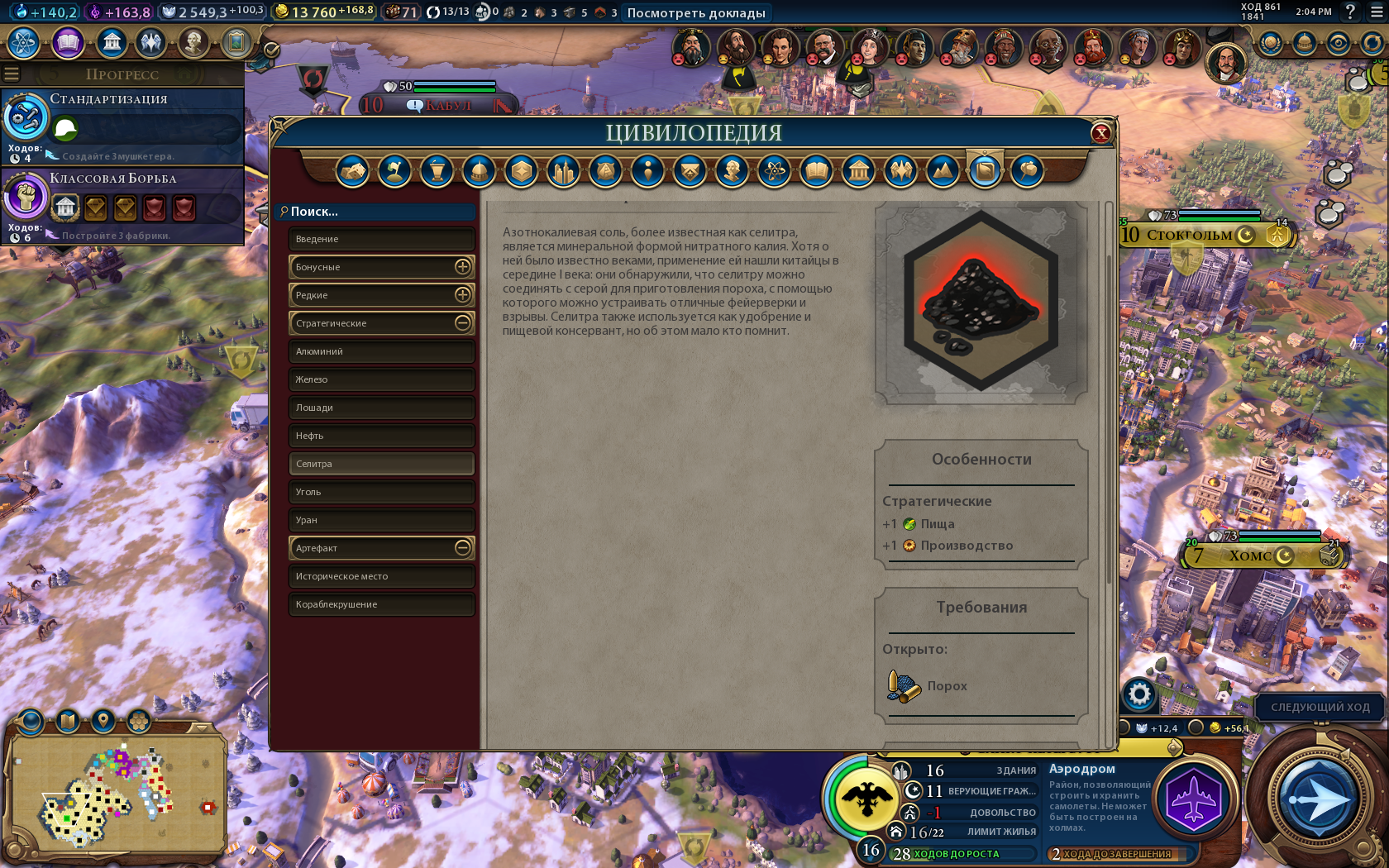Expand the Редкие resource category

tap(462, 295)
